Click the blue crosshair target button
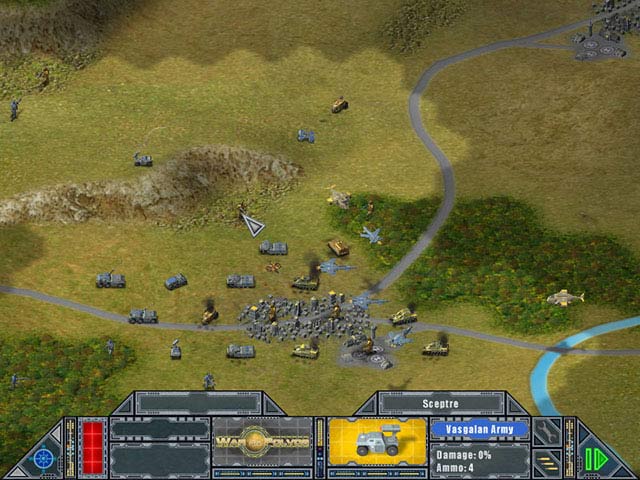The height and width of the screenshot is (480, 640). pos(43,458)
